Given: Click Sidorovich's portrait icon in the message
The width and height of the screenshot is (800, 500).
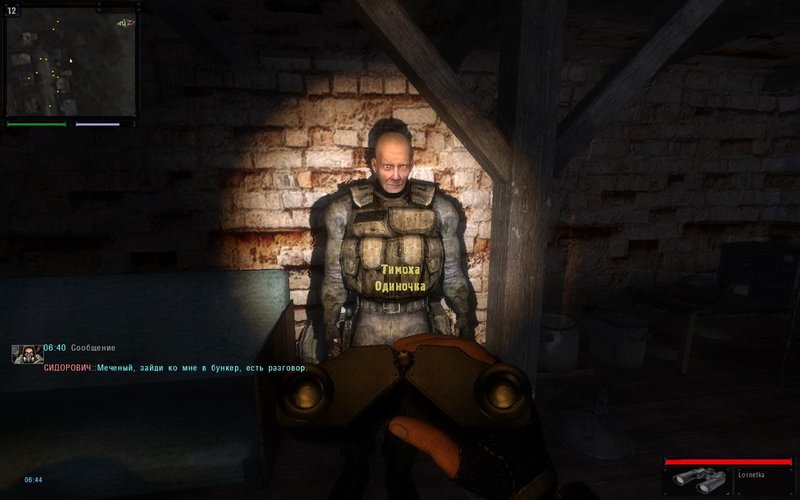Looking at the screenshot, I should 27,354.
